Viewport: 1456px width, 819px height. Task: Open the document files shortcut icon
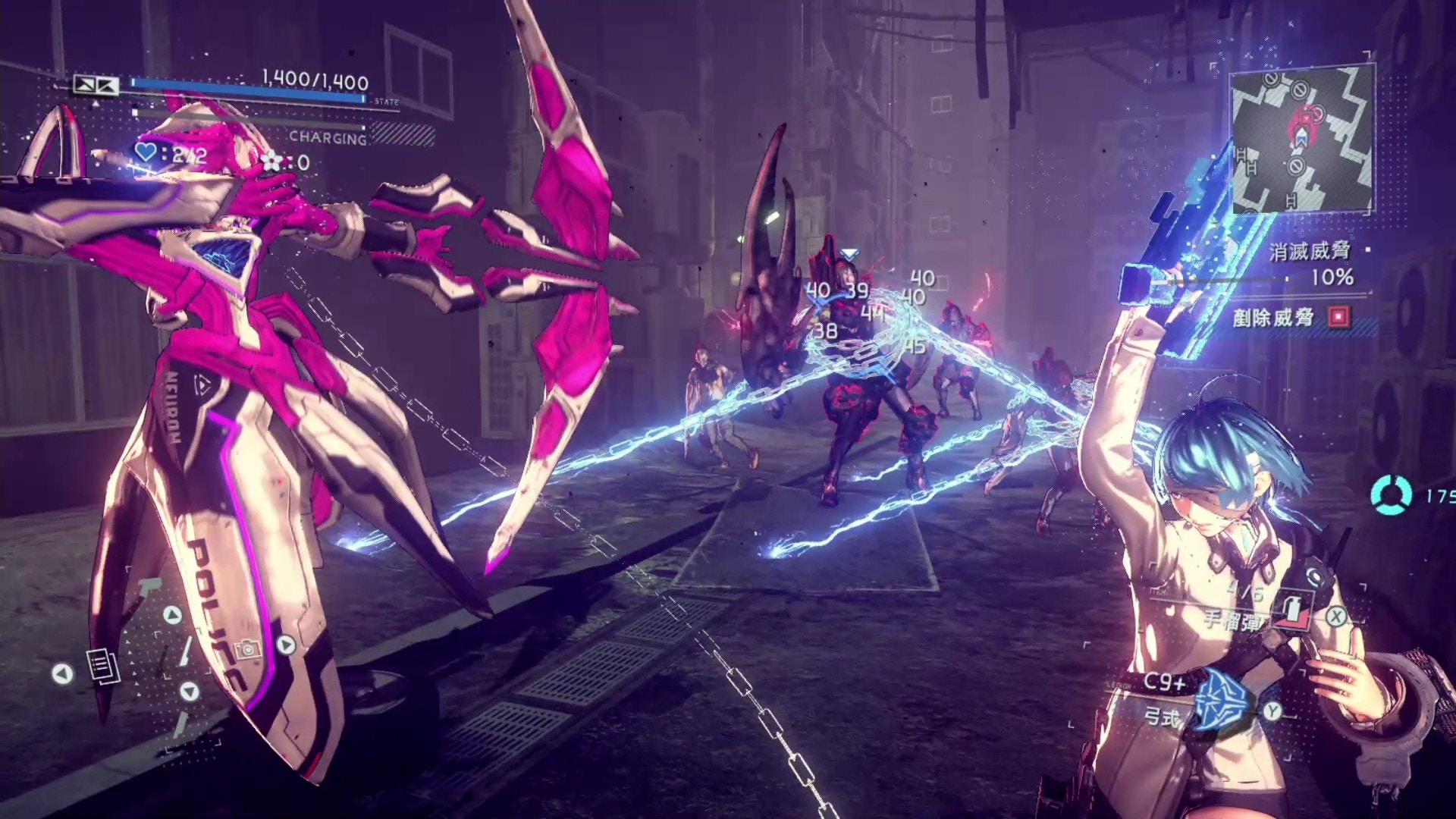click(102, 667)
